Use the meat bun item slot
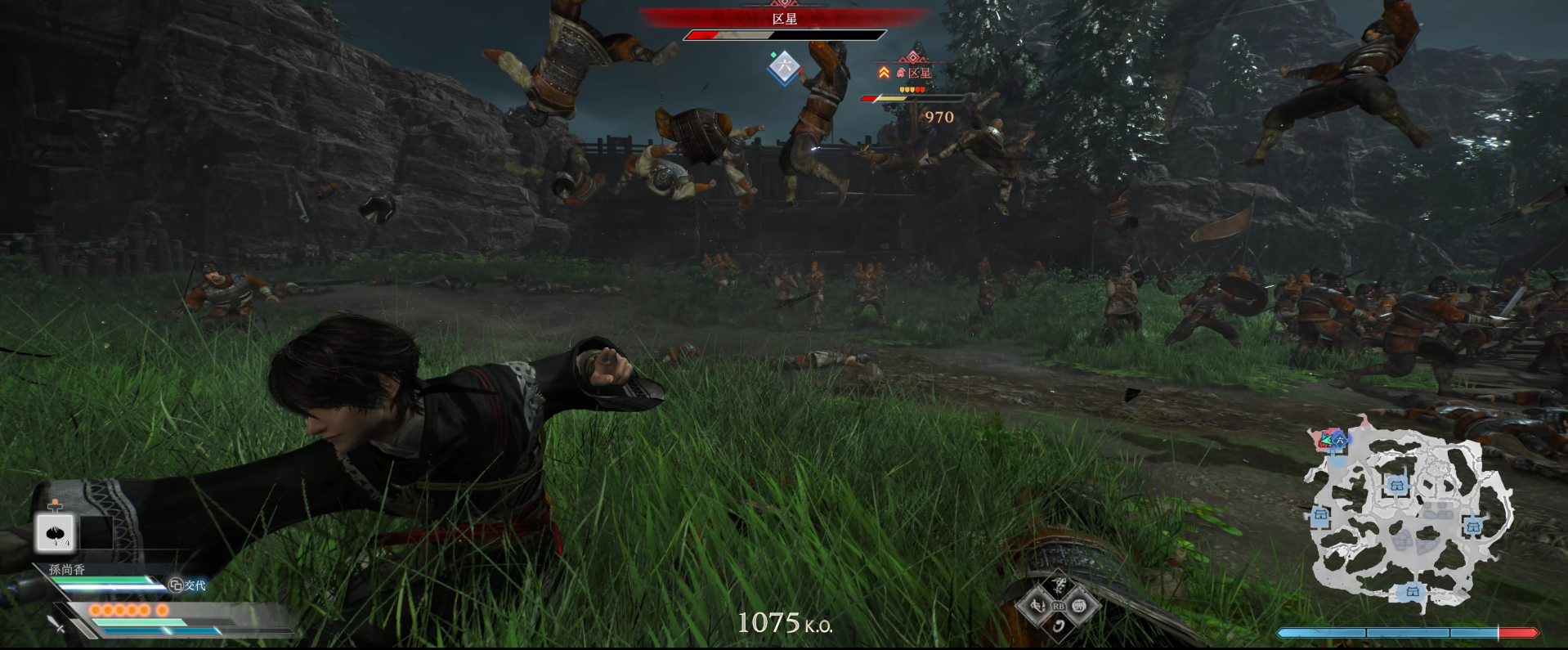1568x650 pixels. click(56, 533)
